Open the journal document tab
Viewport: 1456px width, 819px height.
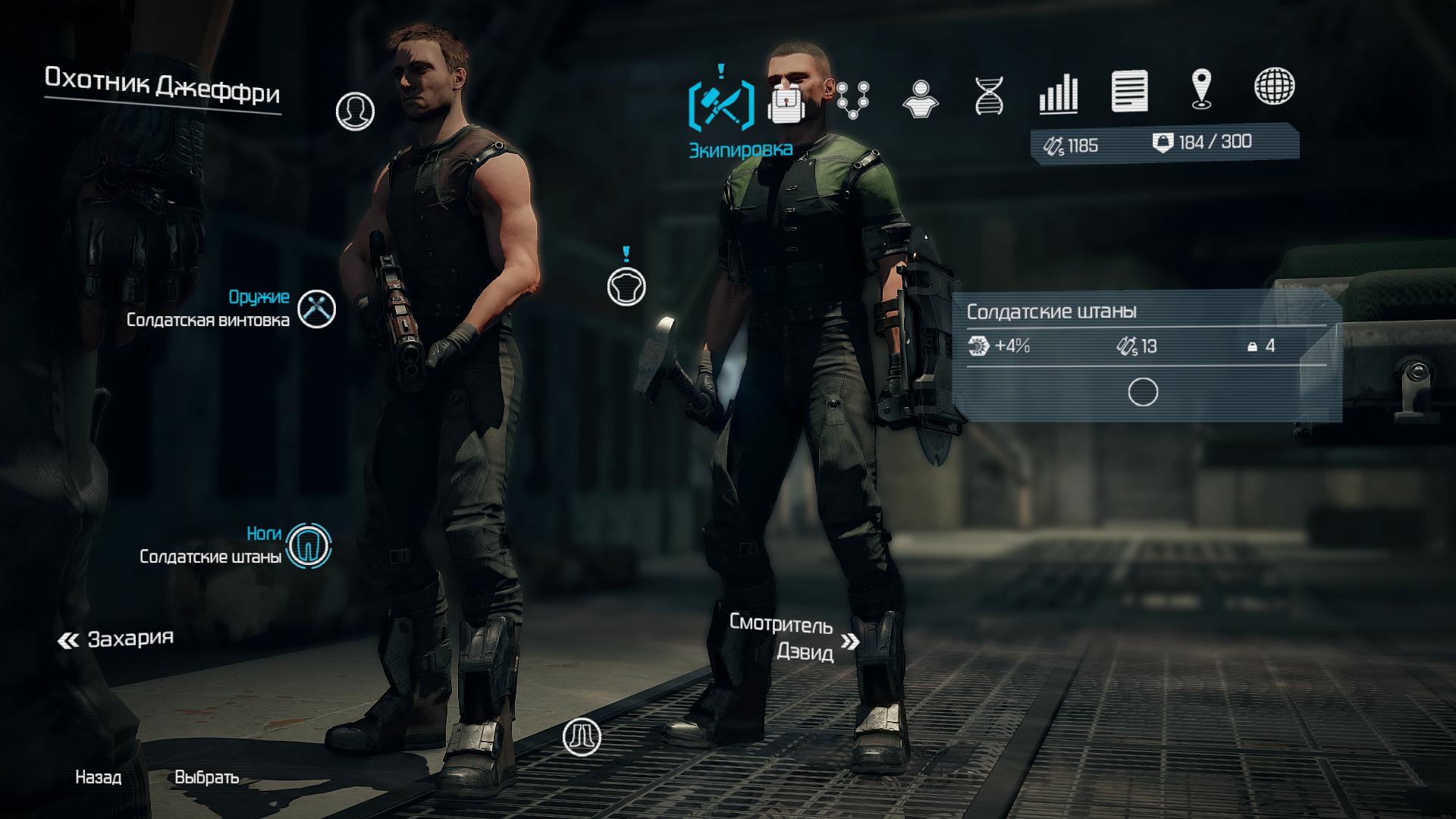tap(1129, 91)
